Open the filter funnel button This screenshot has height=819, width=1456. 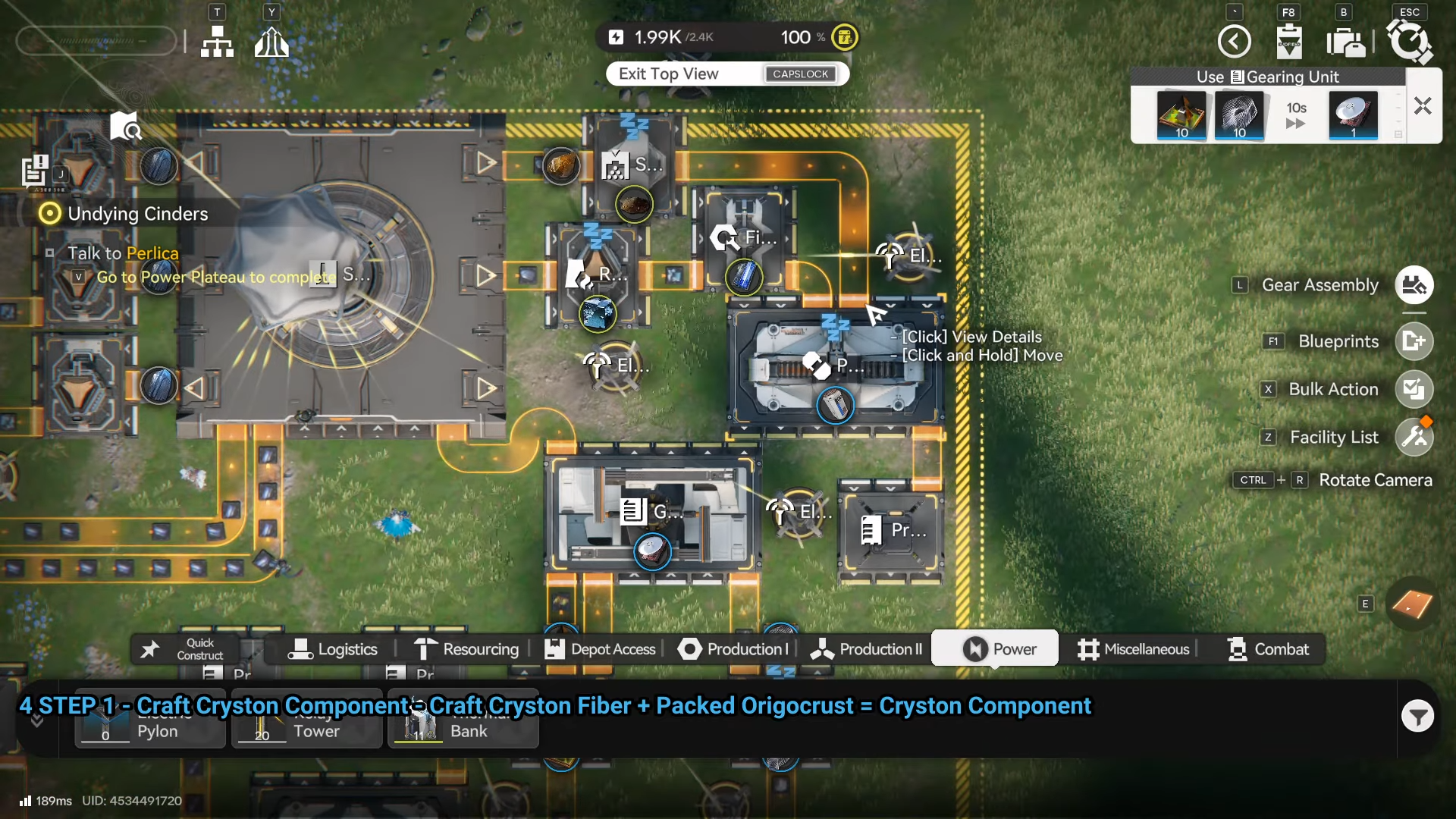pyautogui.click(x=1417, y=716)
